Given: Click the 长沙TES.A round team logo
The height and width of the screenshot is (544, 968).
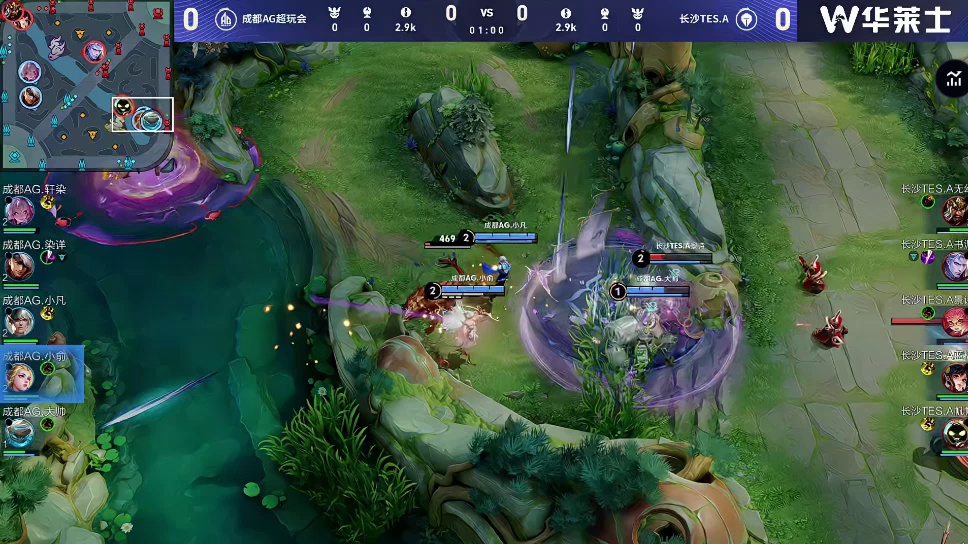Looking at the screenshot, I should pos(746,18).
